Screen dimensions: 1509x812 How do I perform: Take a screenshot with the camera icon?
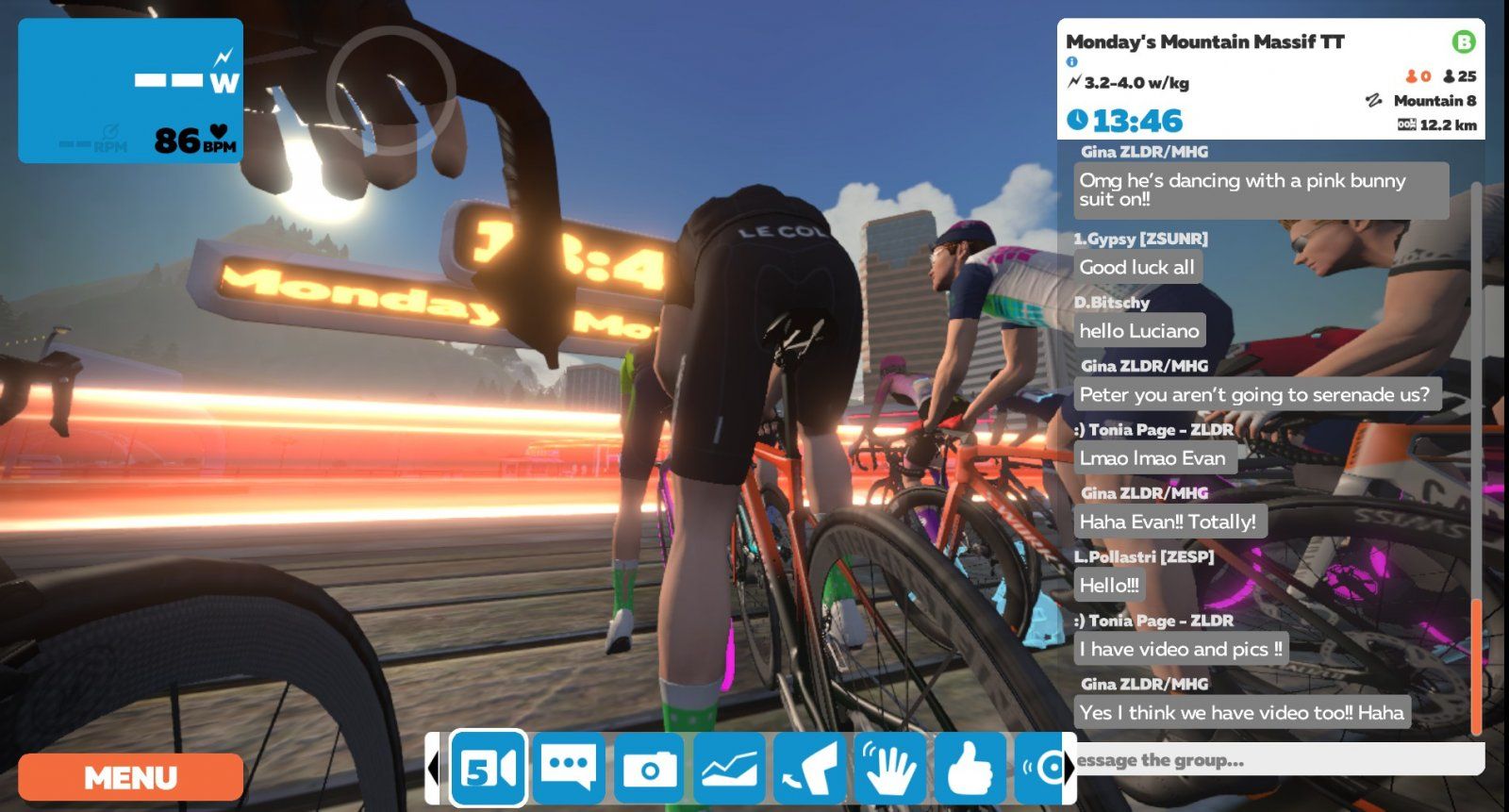click(649, 769)
